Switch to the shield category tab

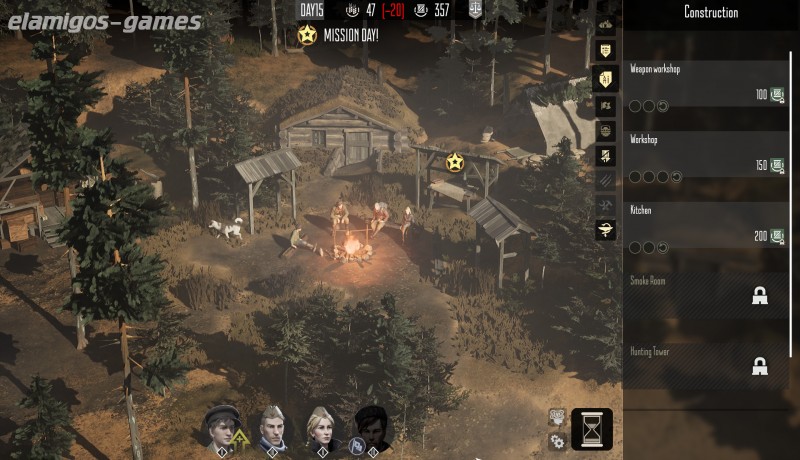(605, 50)
